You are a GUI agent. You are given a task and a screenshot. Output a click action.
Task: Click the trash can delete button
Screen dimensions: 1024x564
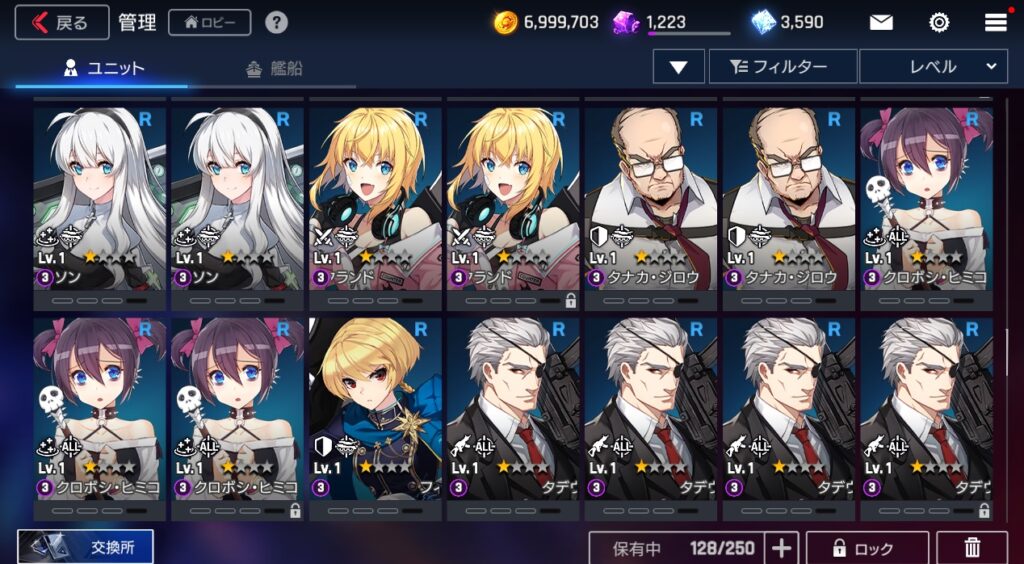[x=971, y=548]
